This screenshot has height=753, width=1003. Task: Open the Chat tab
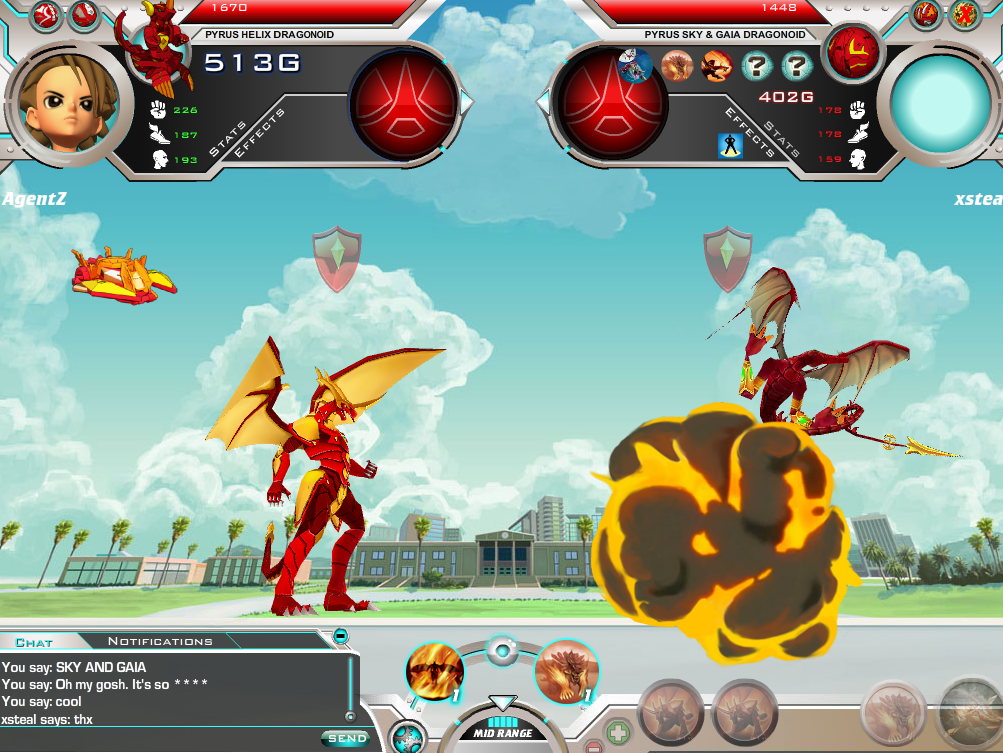click(34, 641)
